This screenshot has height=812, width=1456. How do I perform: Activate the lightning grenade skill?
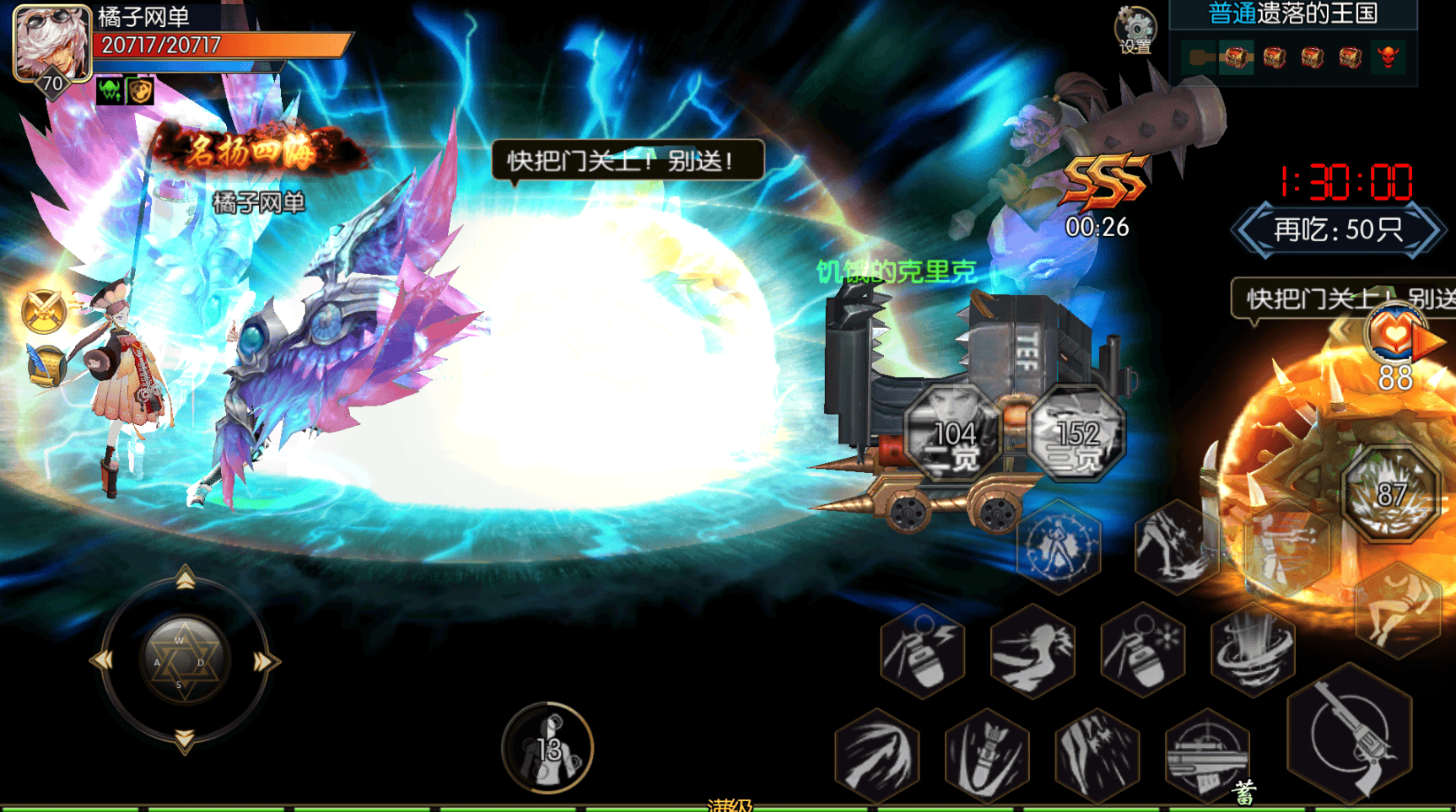tap(923, 652)
